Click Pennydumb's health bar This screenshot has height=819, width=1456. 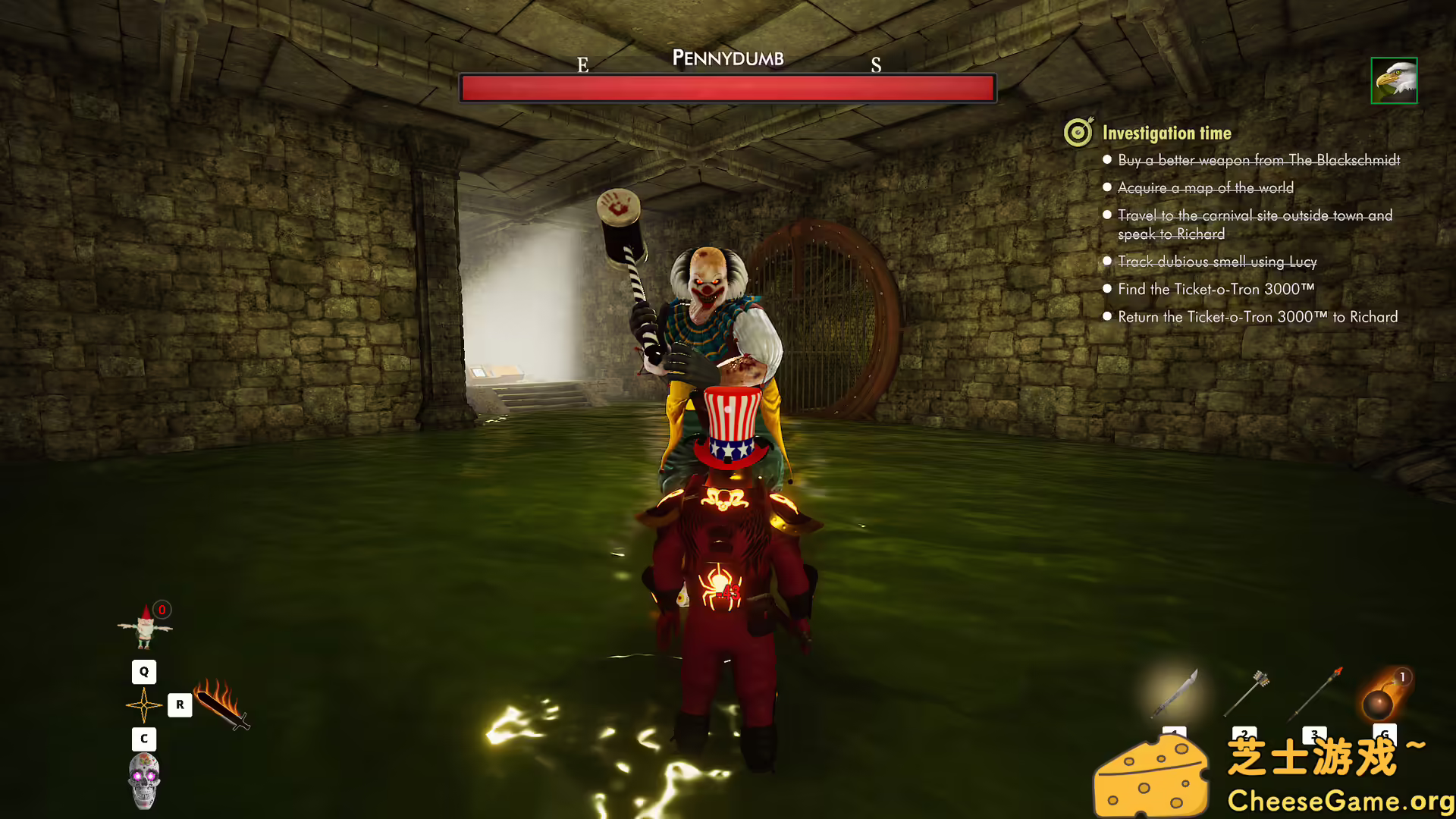click(x=726, y=88)
